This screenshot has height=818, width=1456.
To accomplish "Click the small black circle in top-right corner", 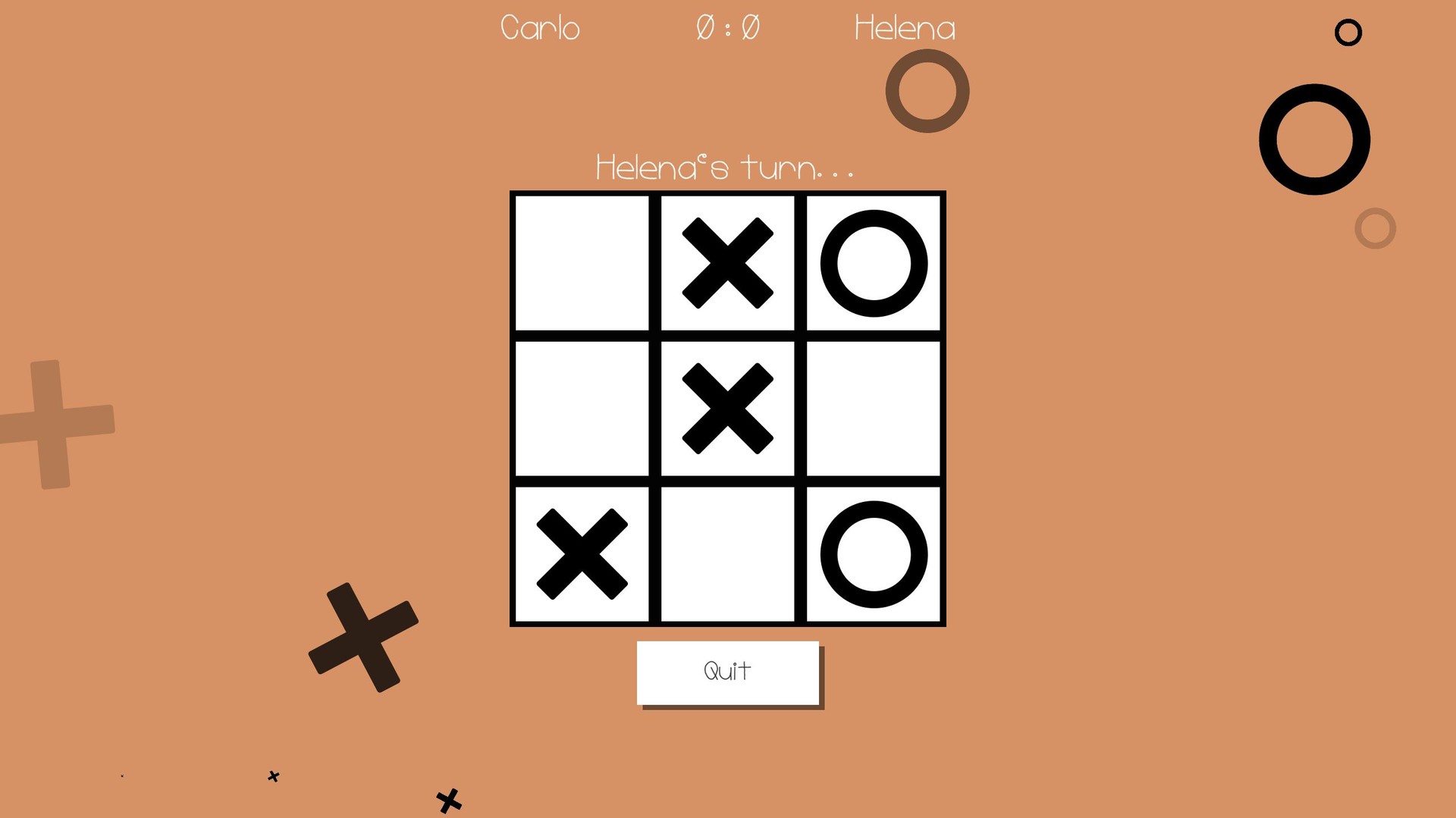I will 1348,33.
